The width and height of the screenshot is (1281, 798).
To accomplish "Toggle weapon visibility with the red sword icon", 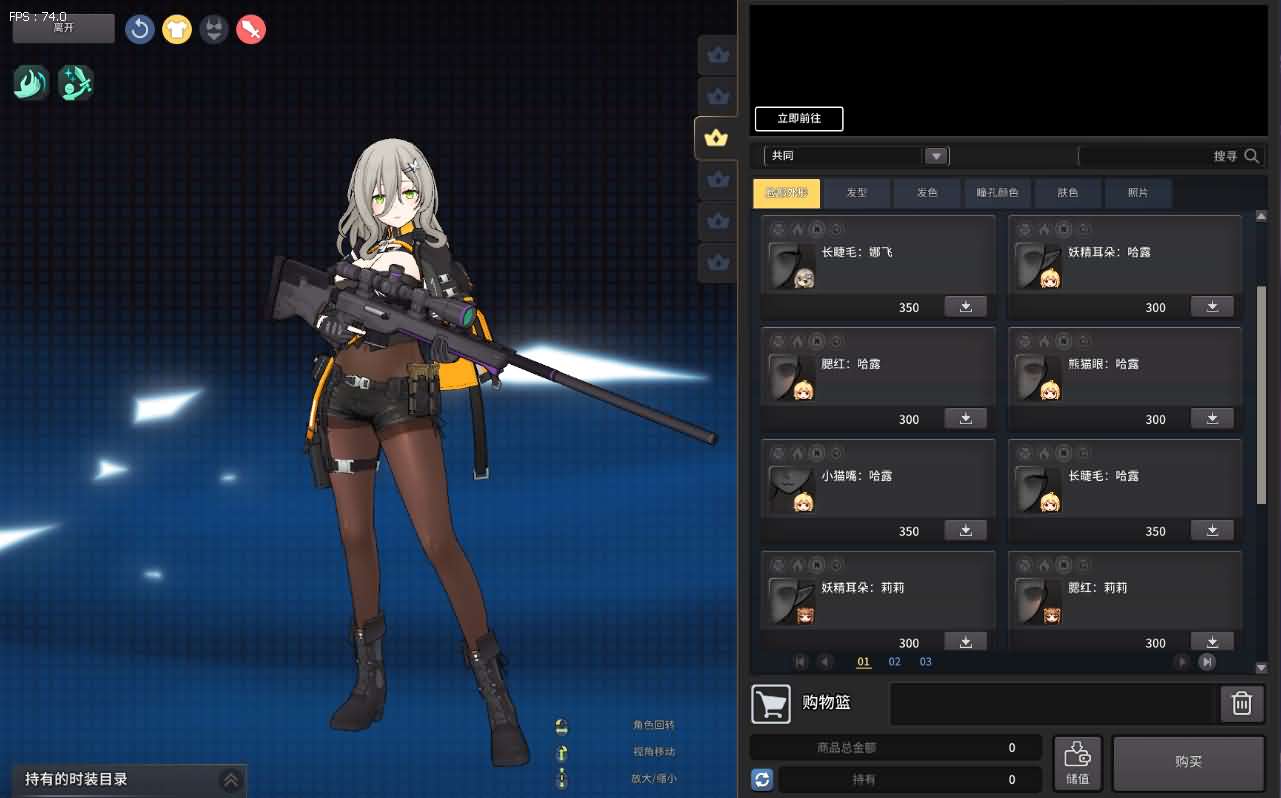I will pyautogui.click(x=251, y=29).
